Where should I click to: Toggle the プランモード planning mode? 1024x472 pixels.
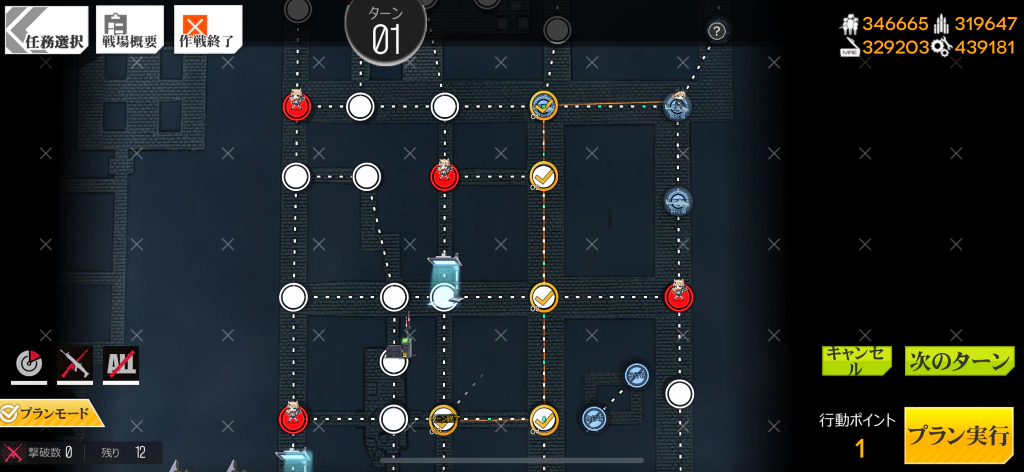[50, 412]
